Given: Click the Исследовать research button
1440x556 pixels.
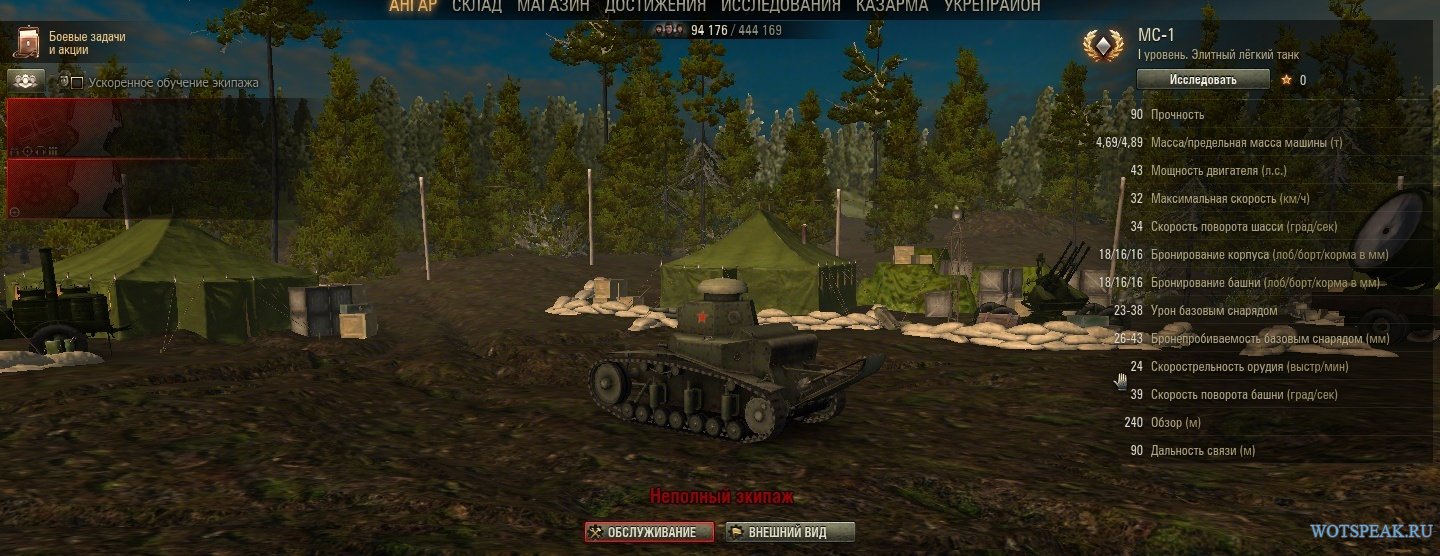Looking at the screenshot, I should (x=1203, y=80).
